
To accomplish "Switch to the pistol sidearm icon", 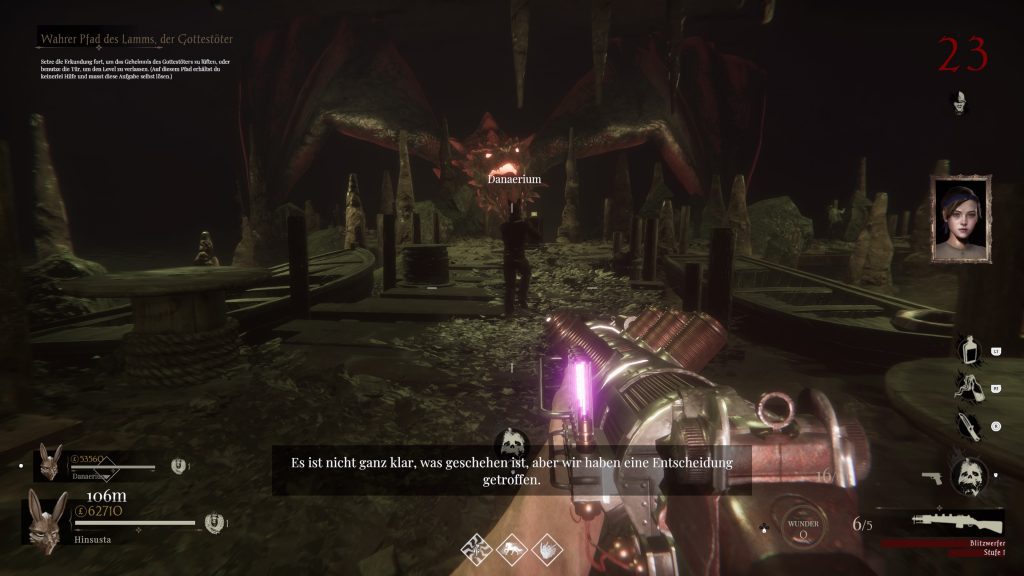I will tap(932, 478).
